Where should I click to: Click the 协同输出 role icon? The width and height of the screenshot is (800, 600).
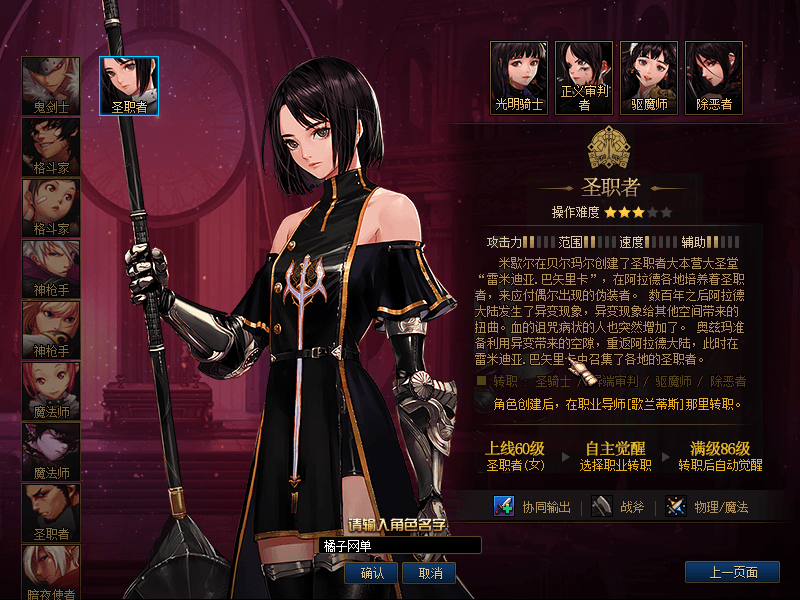coord(504,506)
